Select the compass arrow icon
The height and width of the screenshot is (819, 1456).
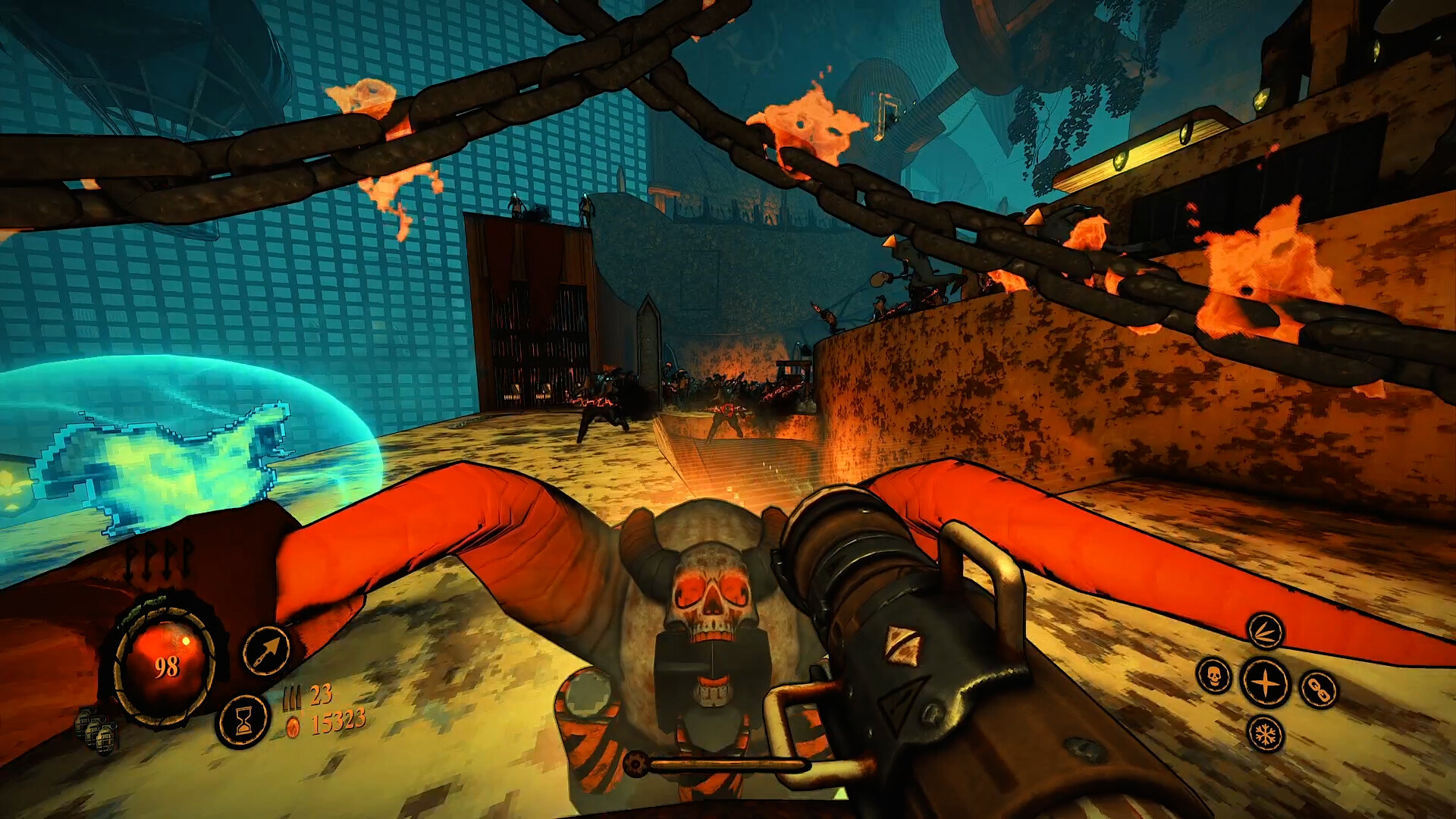tap(266, 648)
